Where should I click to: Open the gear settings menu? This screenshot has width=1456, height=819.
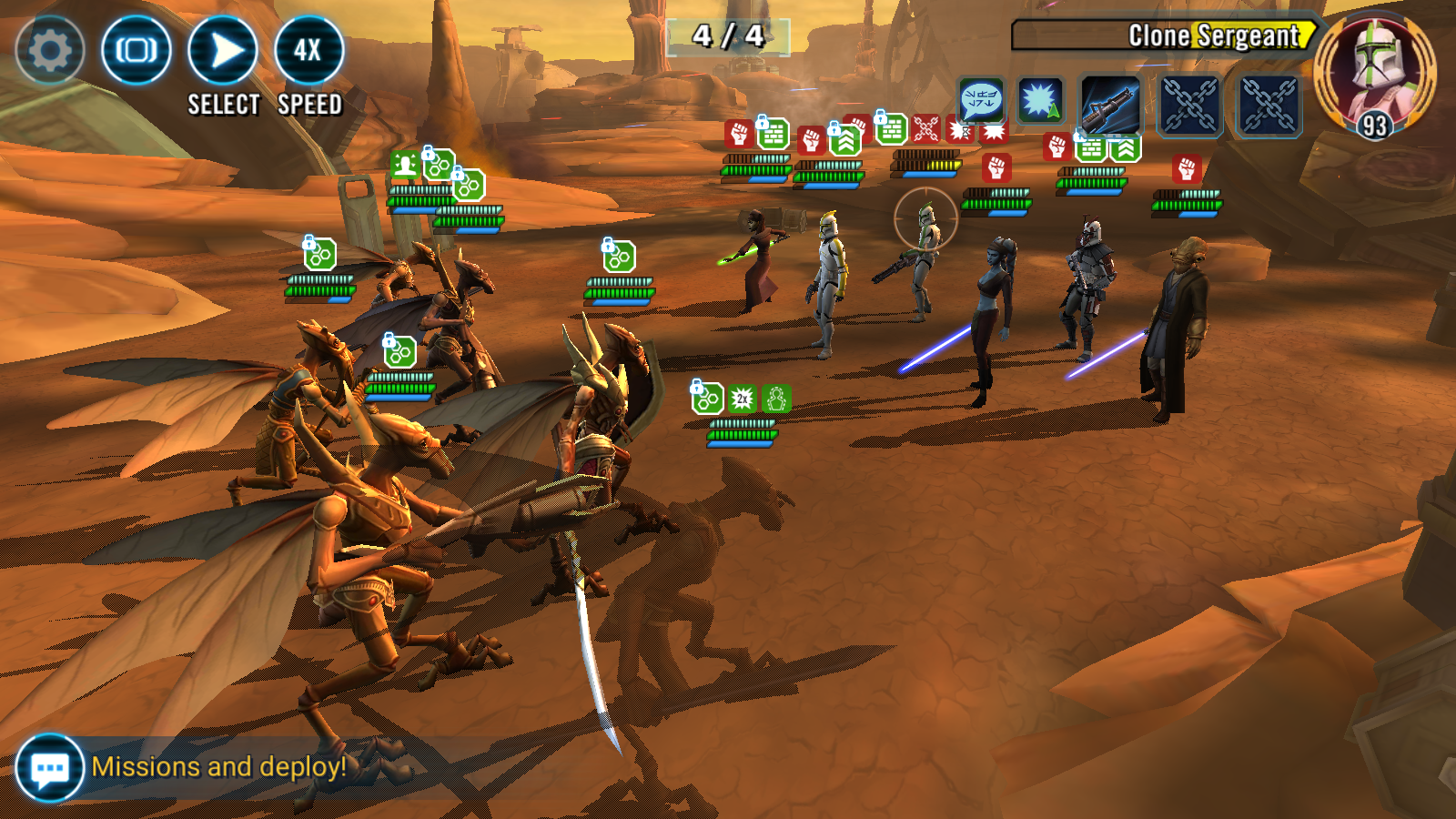click(50, 50)
